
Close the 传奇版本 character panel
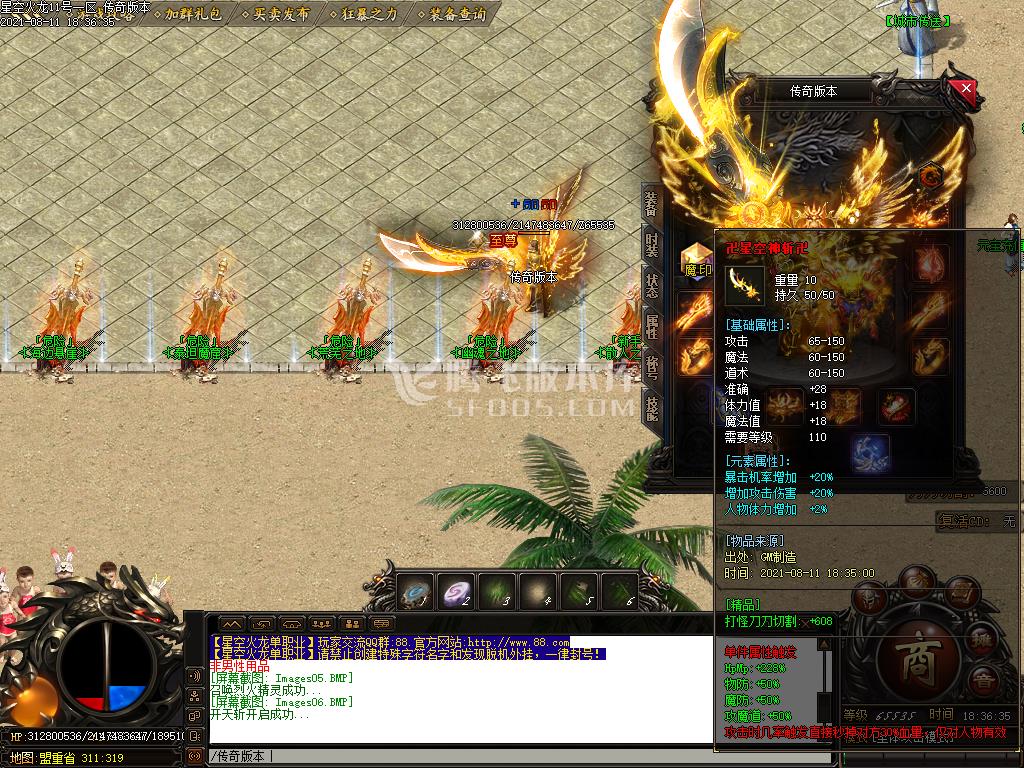point(966,88)
